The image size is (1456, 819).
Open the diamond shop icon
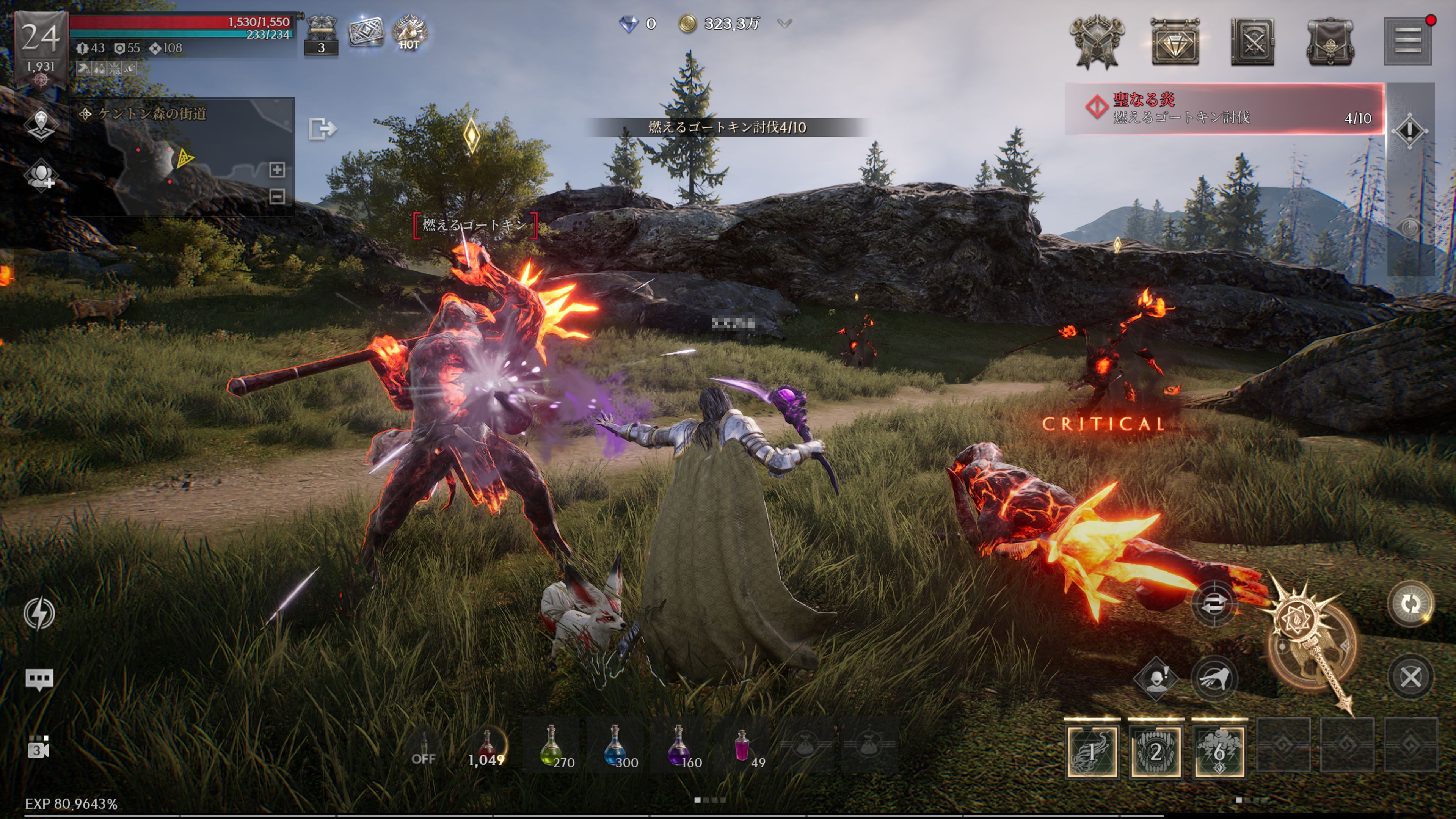[x=1175, y=42]
